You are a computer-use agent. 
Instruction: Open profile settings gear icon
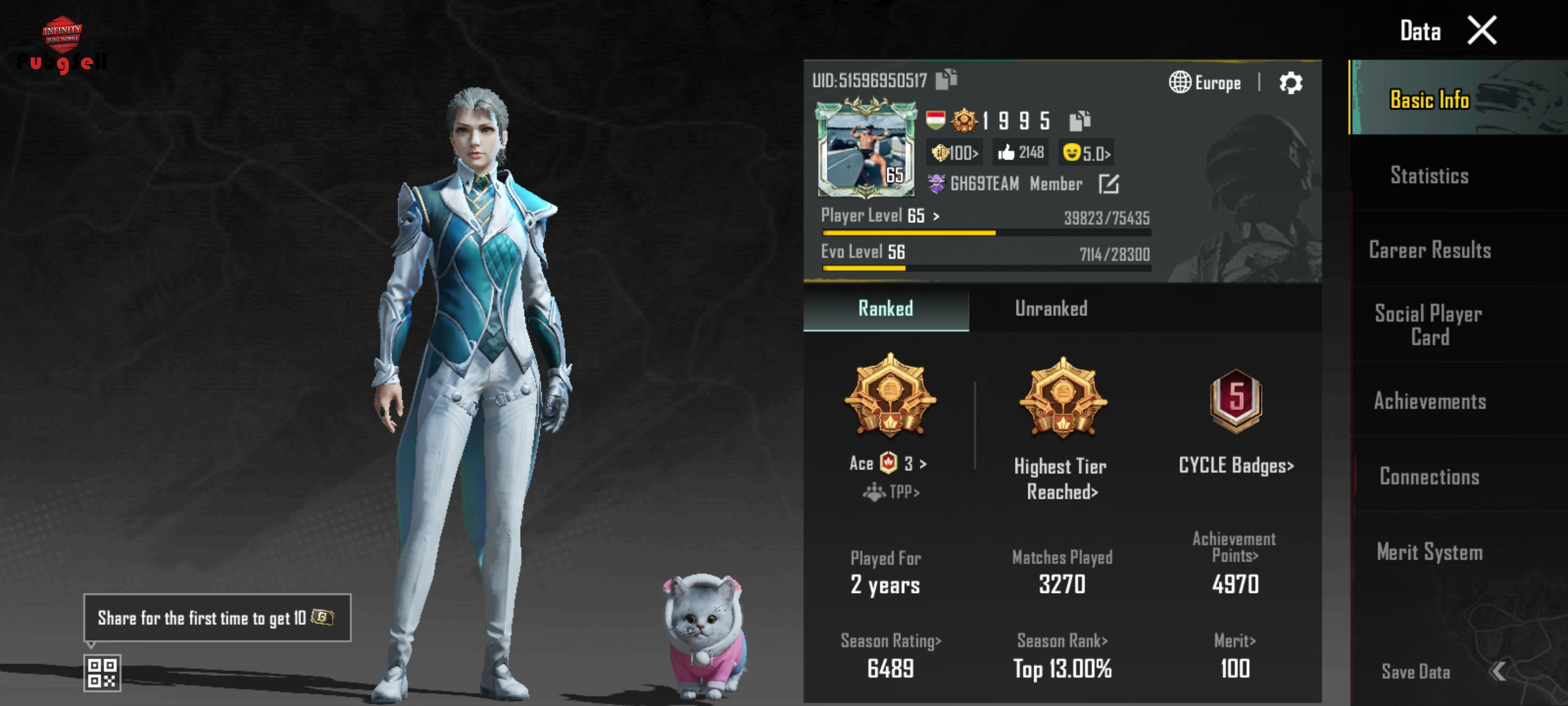[1290, 83]
